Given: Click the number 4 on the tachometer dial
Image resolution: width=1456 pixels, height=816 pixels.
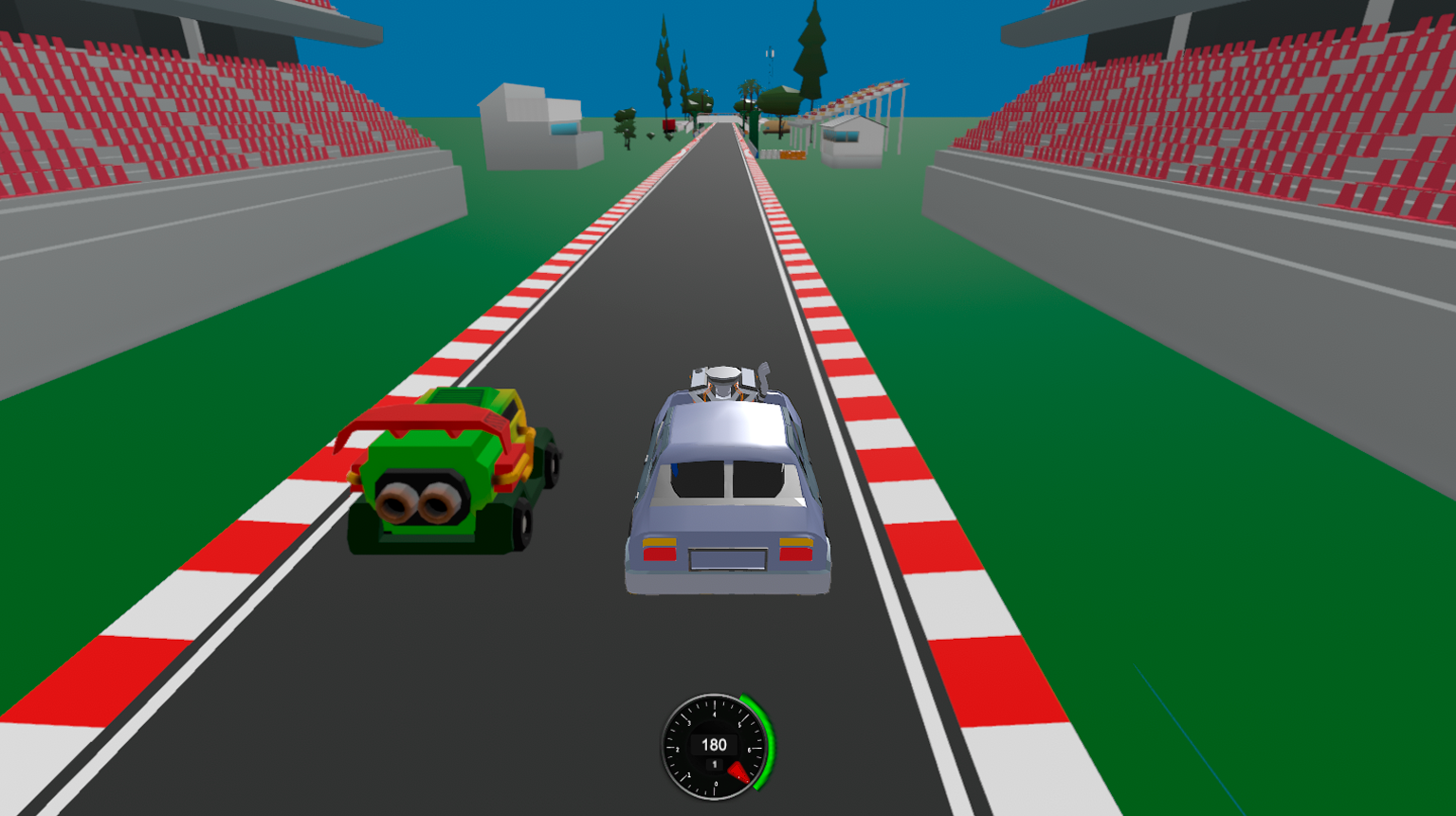Looking at the screenshot, I should 715,714.
